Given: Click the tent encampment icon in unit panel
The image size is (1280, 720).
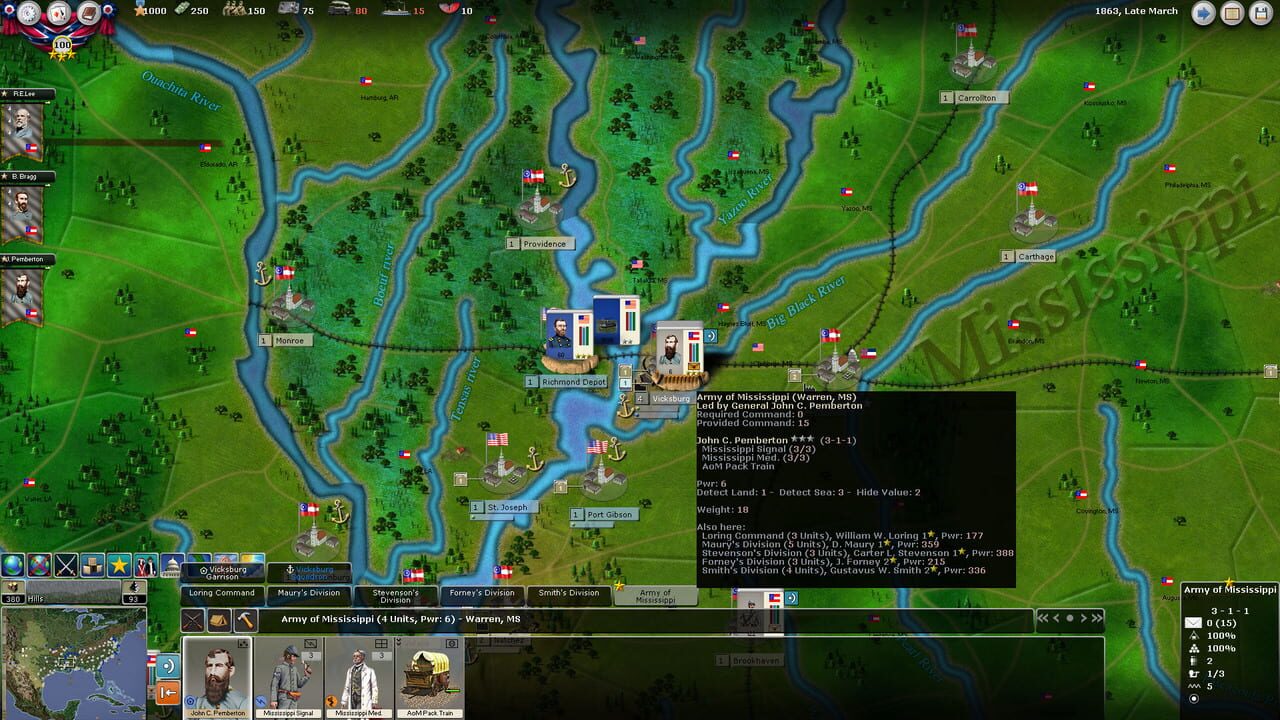Looking at the screenshot, I should click(218, 621).
